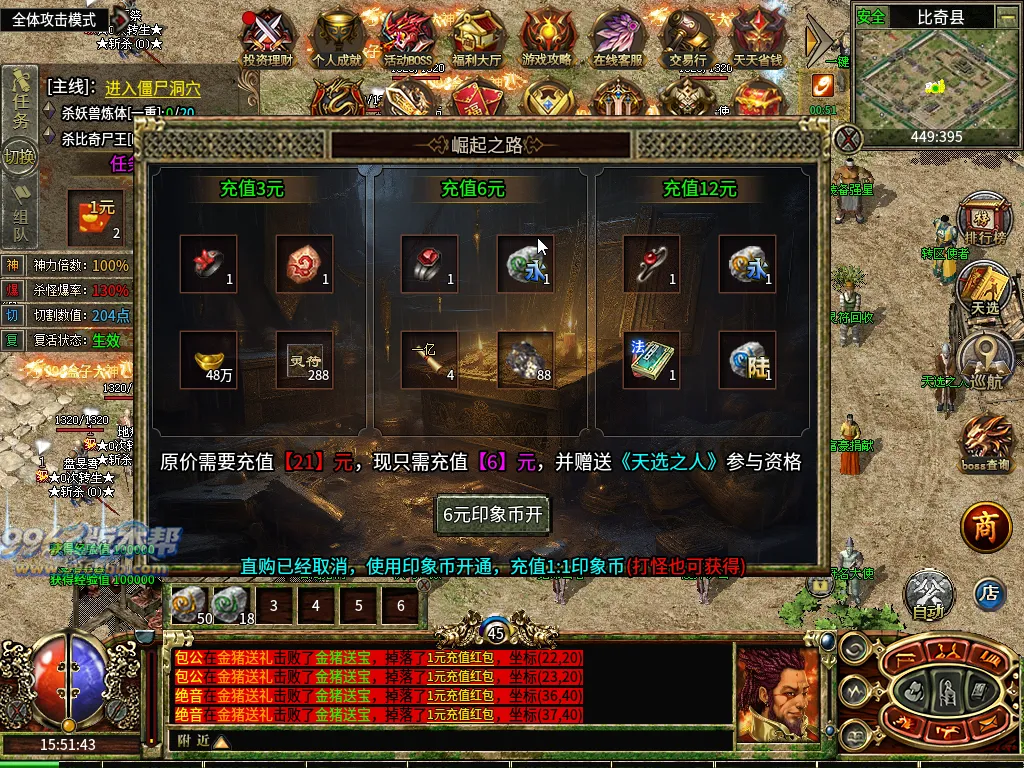Open the 投资理财 menu icon
The image size is (1024, 768).
point(268,38)
